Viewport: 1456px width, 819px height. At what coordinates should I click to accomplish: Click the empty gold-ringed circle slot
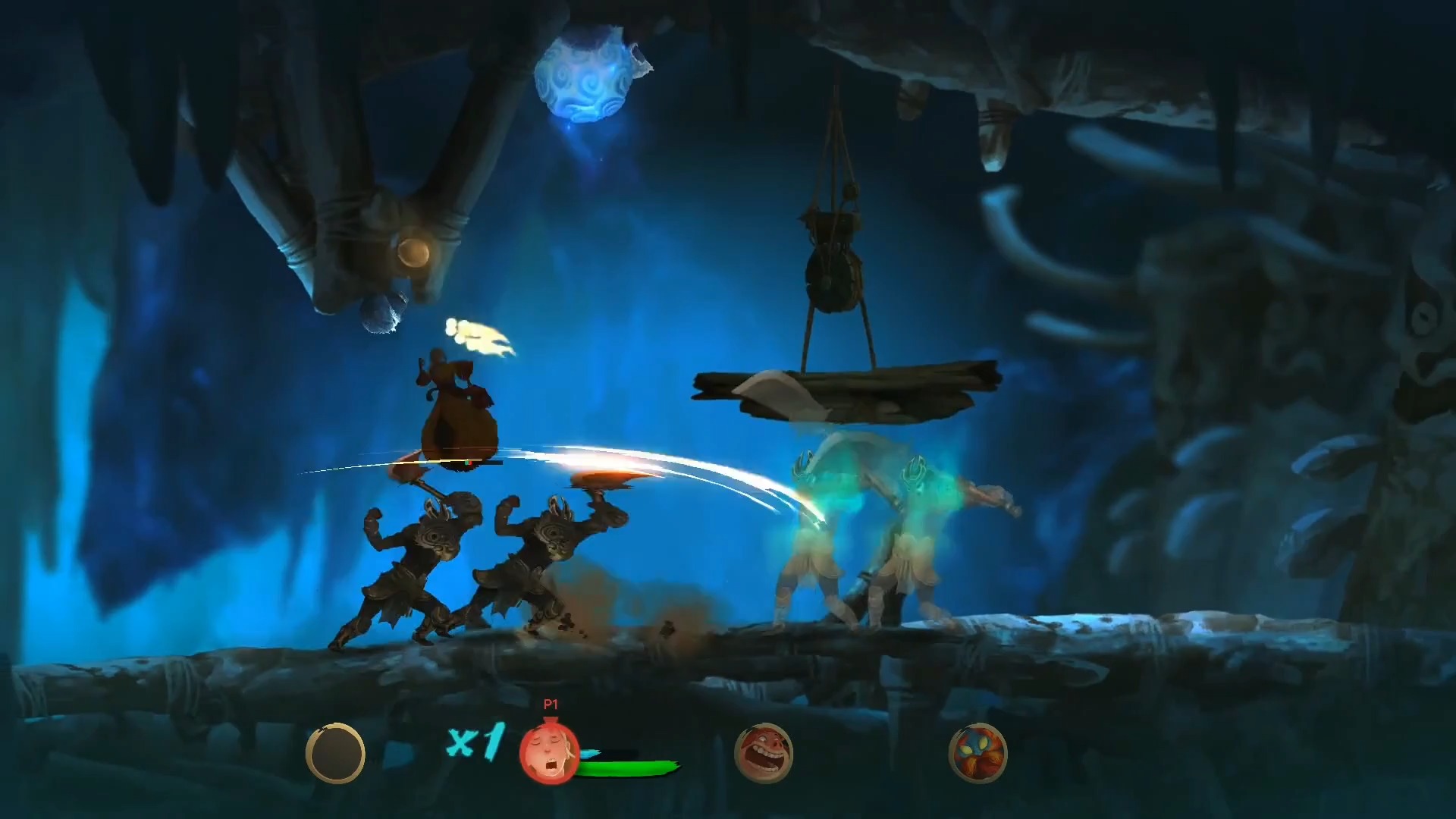coord(335,753)
